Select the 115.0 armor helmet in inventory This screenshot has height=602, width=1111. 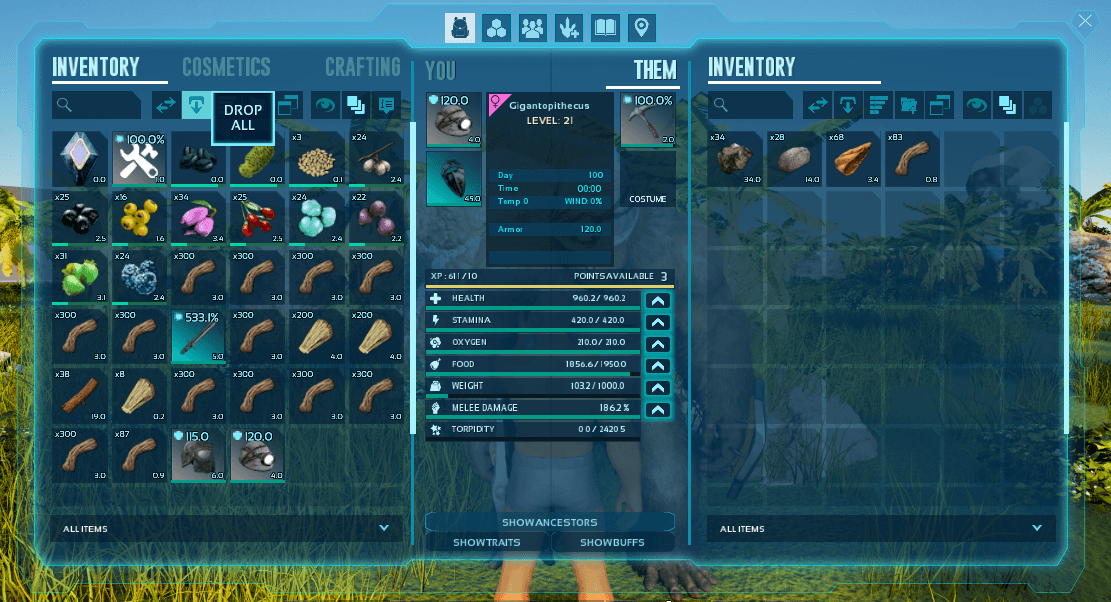click(198, 457)
